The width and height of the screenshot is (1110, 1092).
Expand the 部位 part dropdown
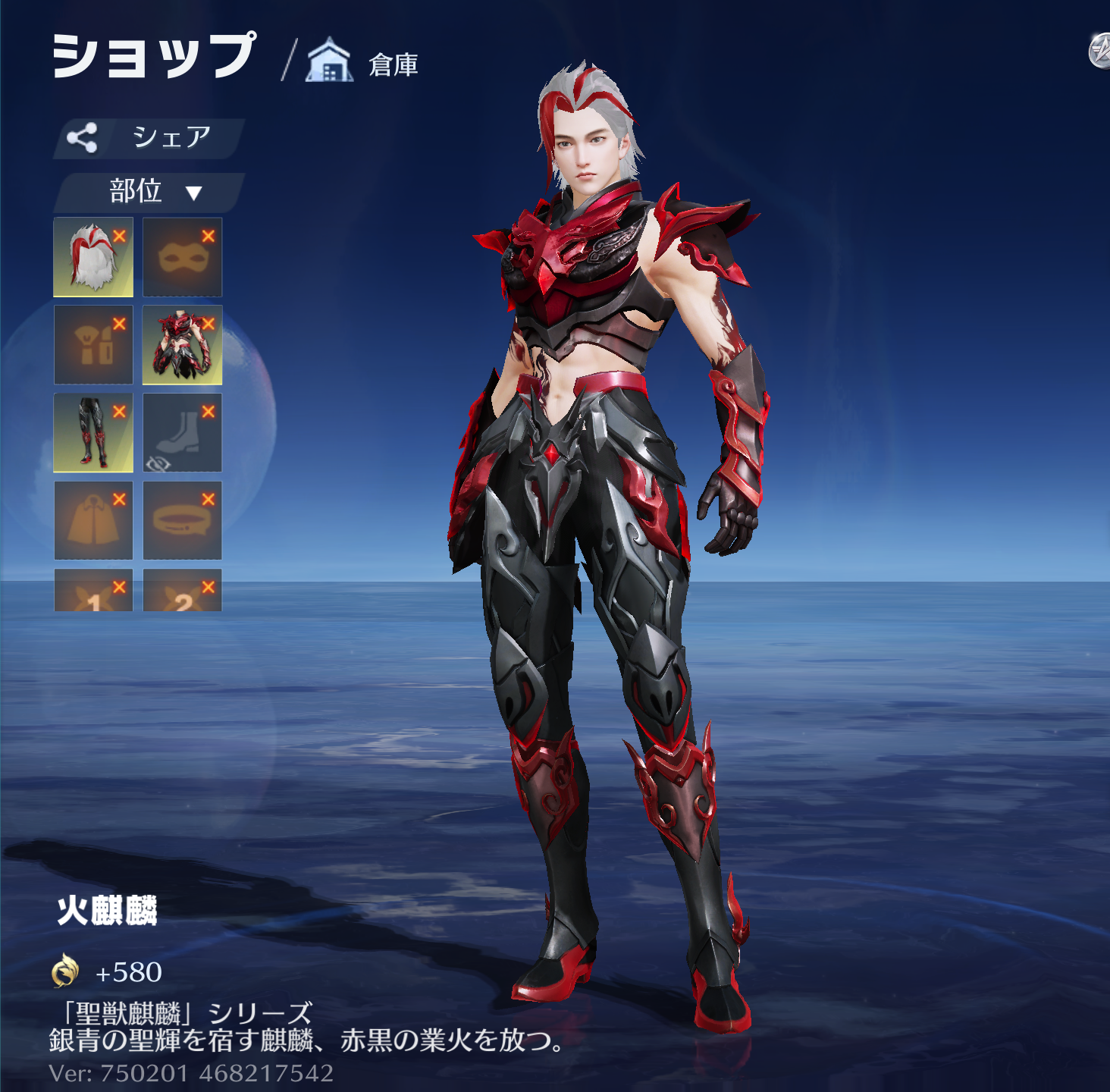coord(150,192)
